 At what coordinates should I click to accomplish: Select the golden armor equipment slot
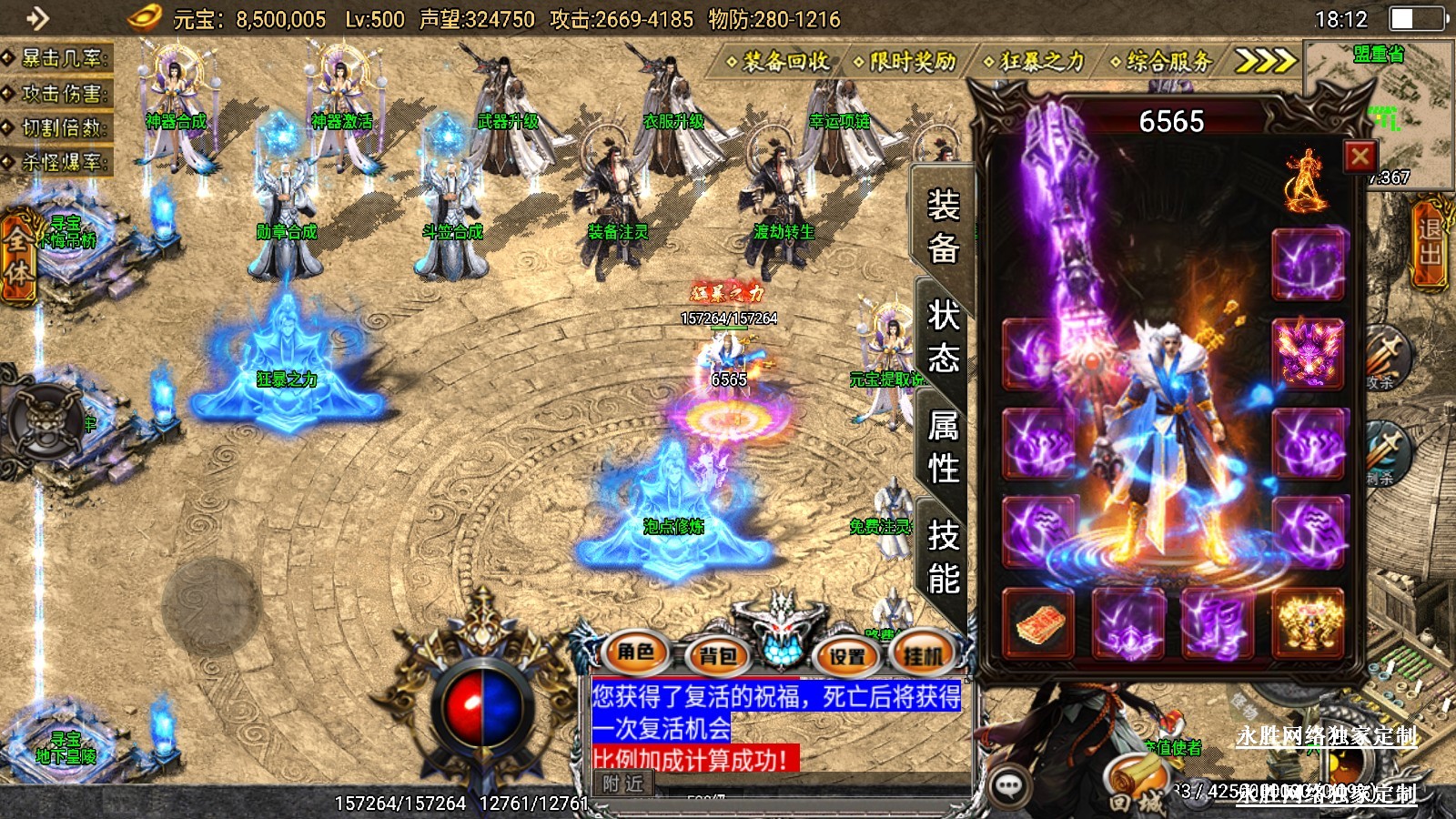(x=1309, y=624)
